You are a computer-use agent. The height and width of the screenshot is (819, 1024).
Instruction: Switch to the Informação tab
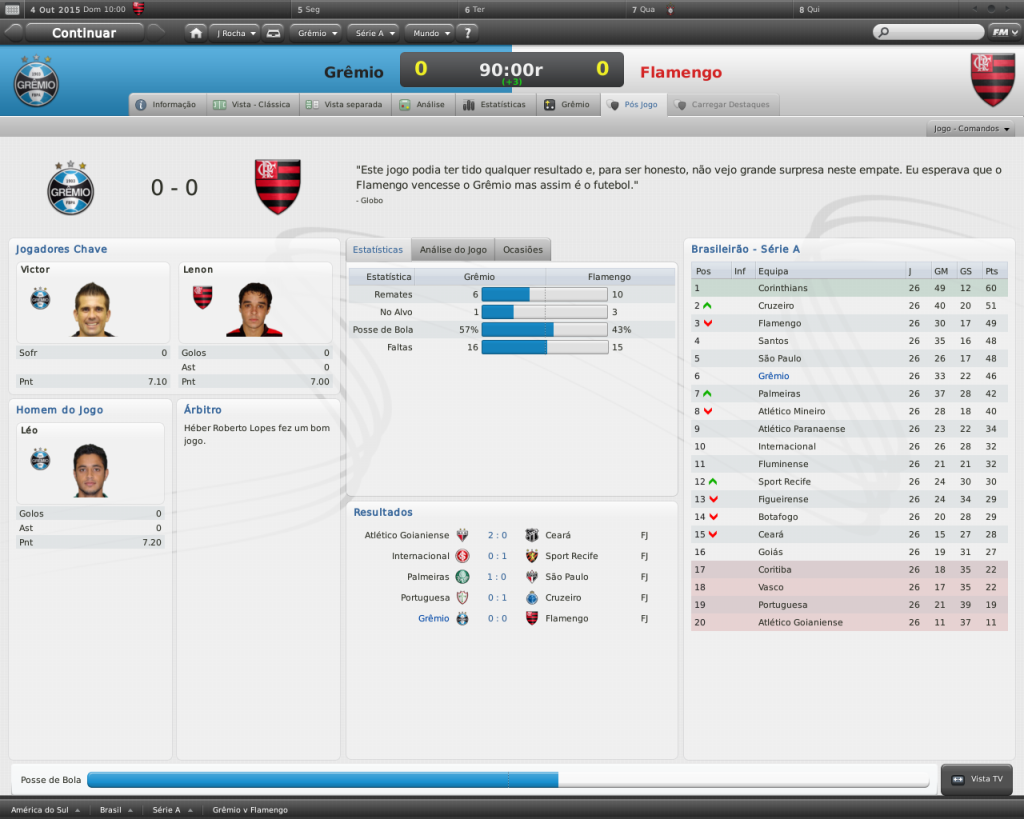point(167,104)
